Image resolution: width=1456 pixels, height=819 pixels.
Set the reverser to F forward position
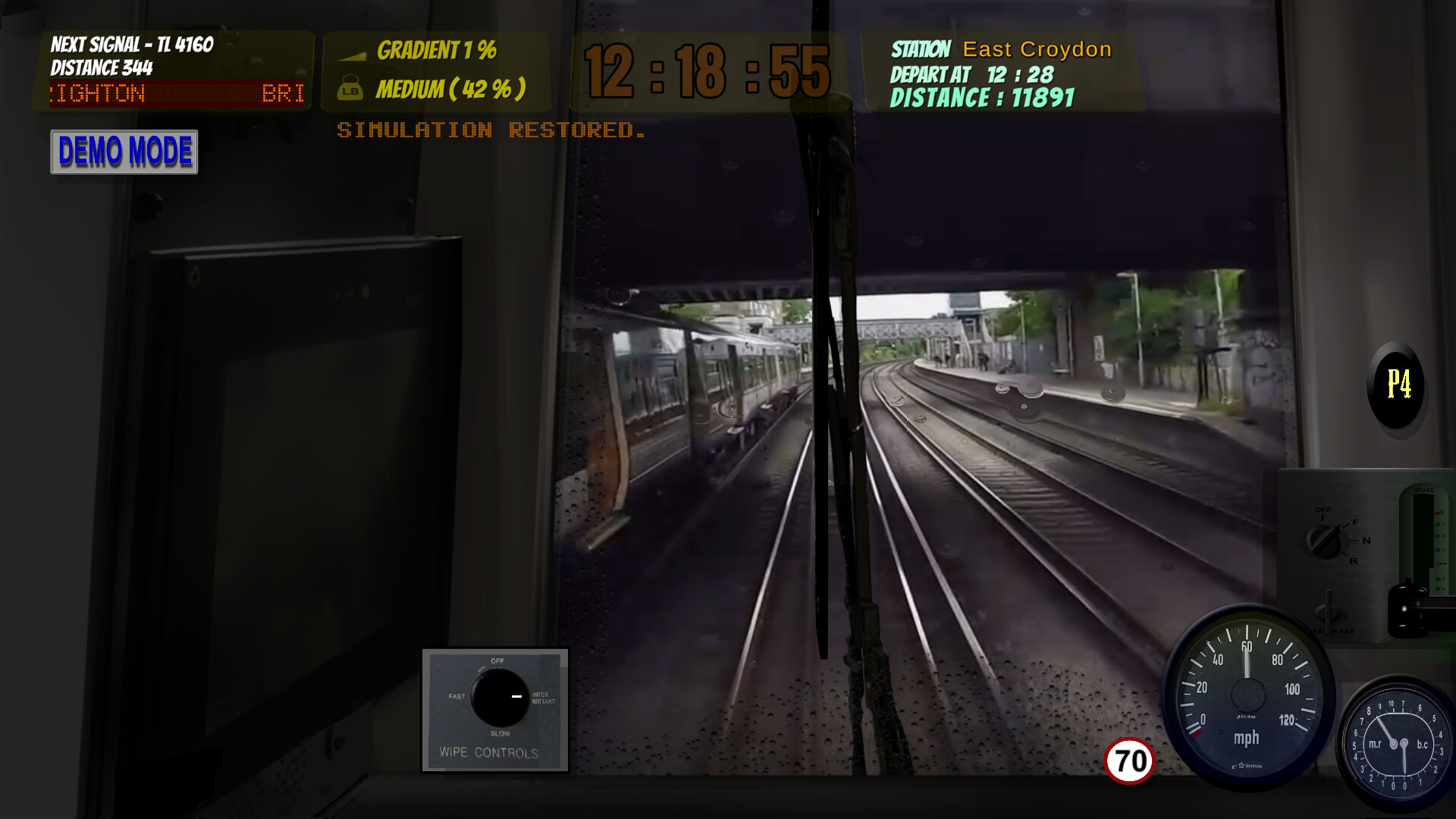click(x=1354, y=522)
